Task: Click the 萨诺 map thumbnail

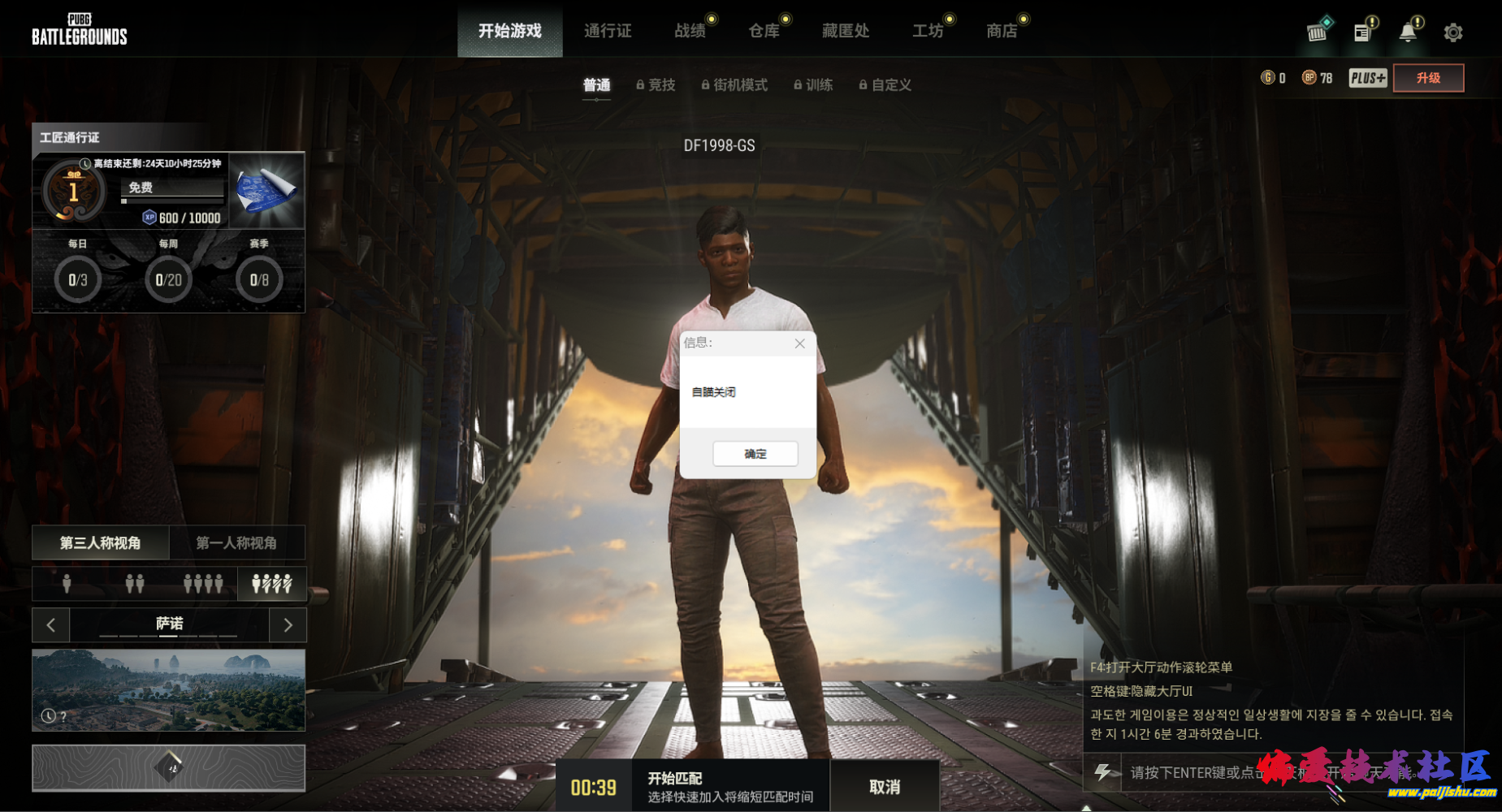Action: pos(168,690)
